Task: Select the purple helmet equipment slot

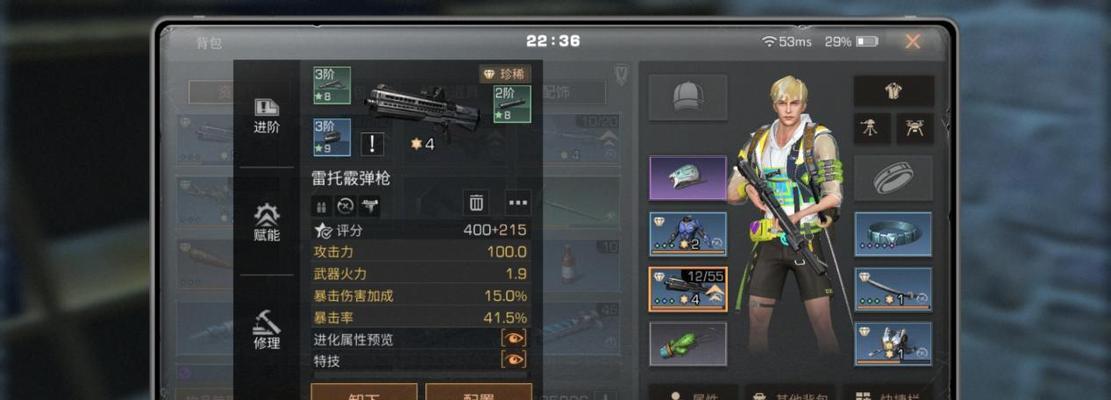Action: click(687, 177)
